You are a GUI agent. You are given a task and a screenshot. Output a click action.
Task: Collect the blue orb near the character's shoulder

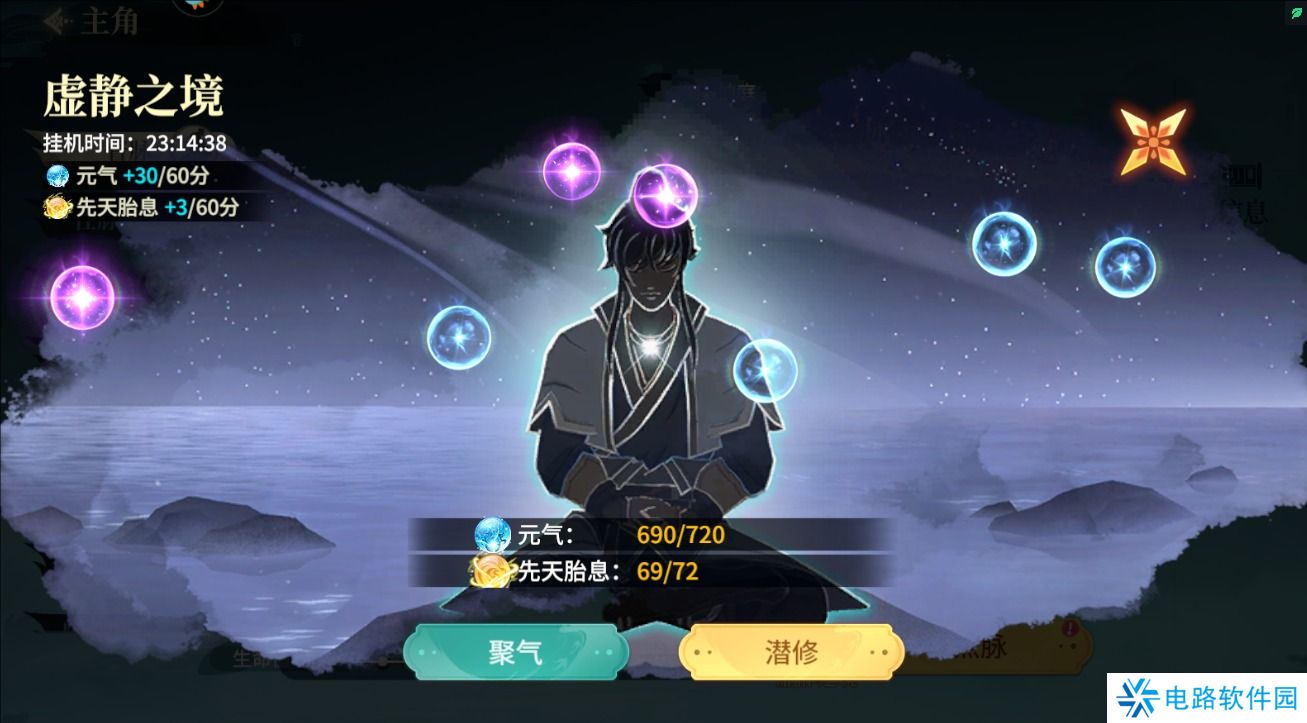point(765,370)
